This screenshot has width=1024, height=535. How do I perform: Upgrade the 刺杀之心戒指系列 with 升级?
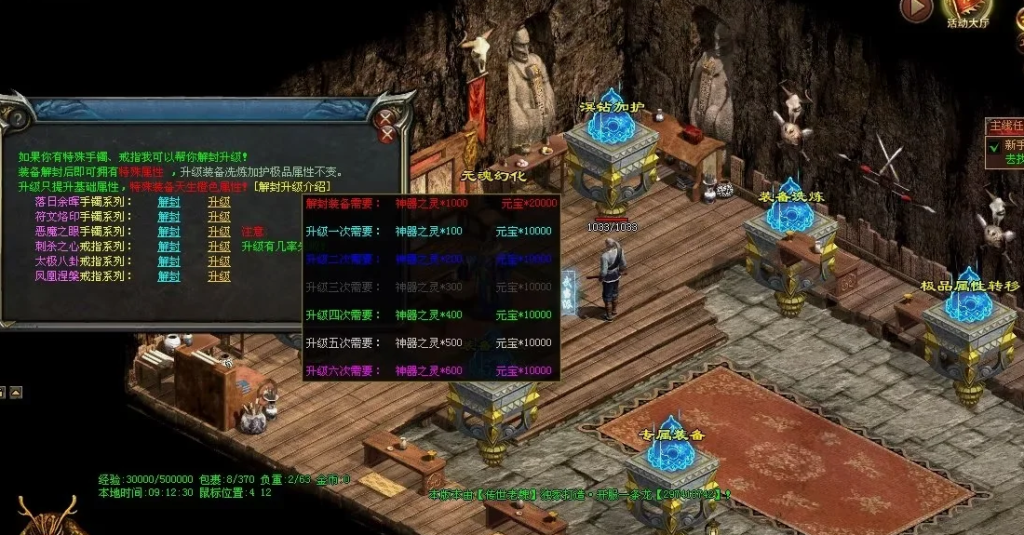click(219, 246)
